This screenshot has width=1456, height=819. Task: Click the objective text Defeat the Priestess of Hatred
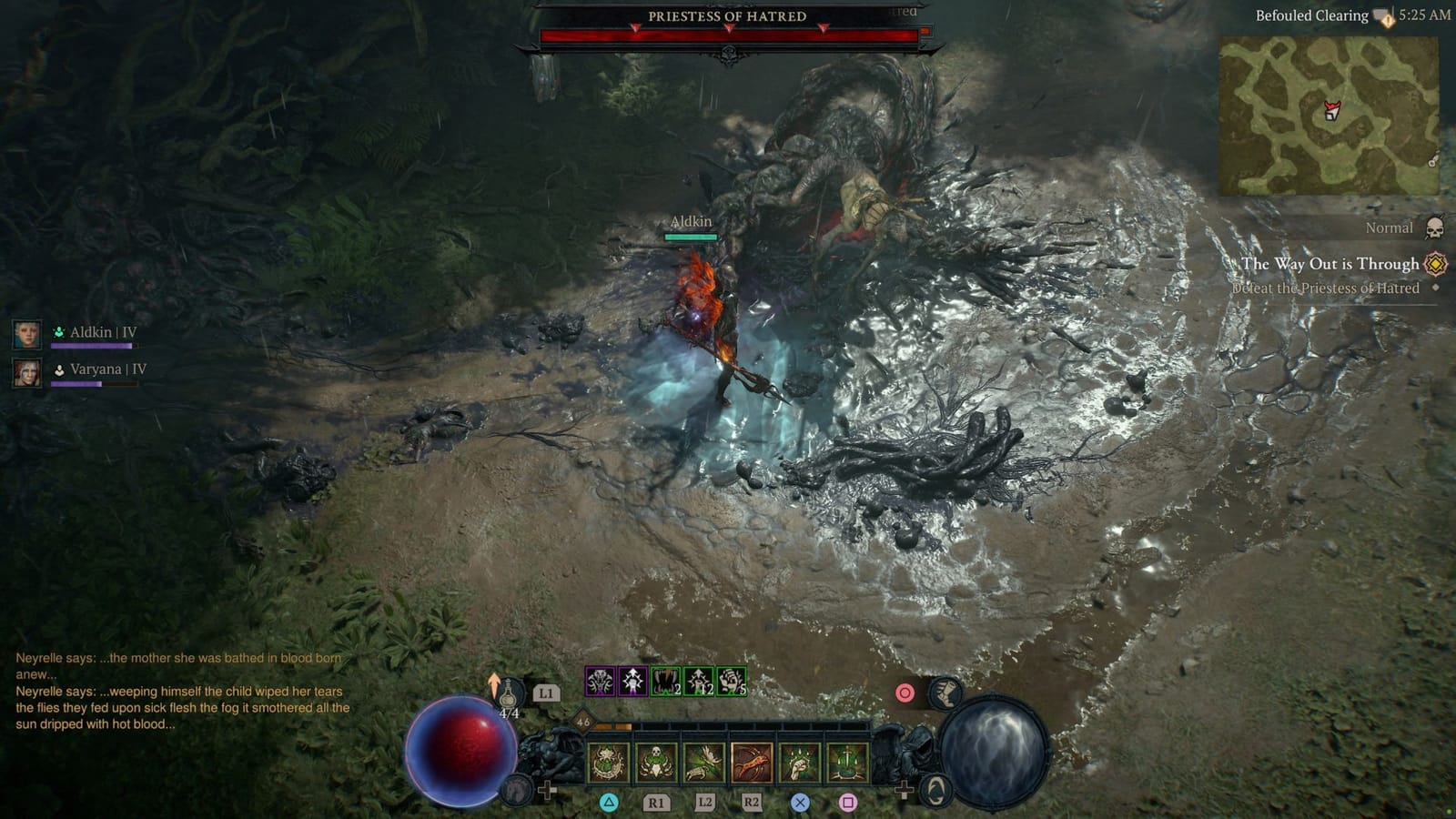(x=1329, y=288)
